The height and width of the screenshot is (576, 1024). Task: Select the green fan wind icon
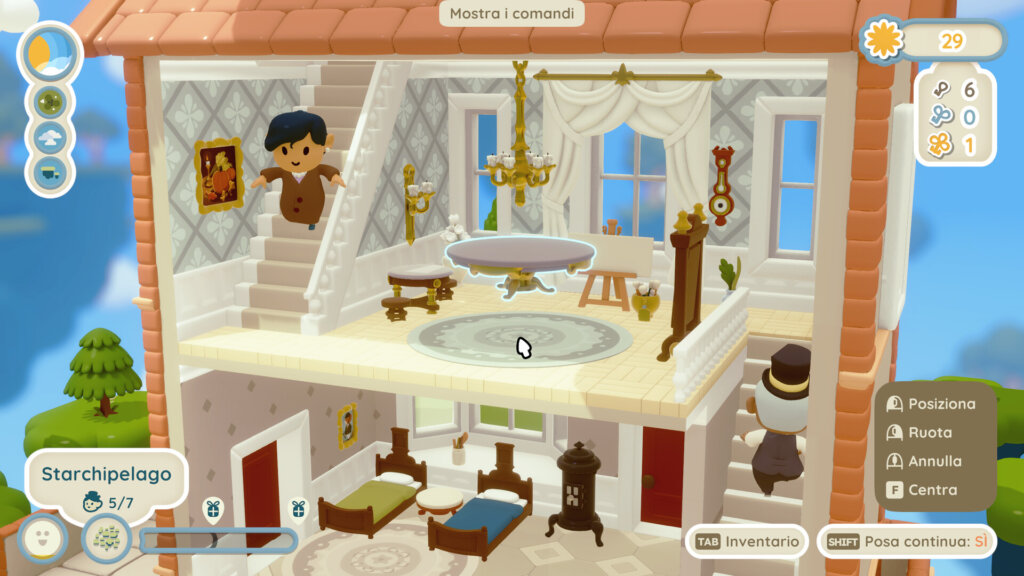[50, 101]
